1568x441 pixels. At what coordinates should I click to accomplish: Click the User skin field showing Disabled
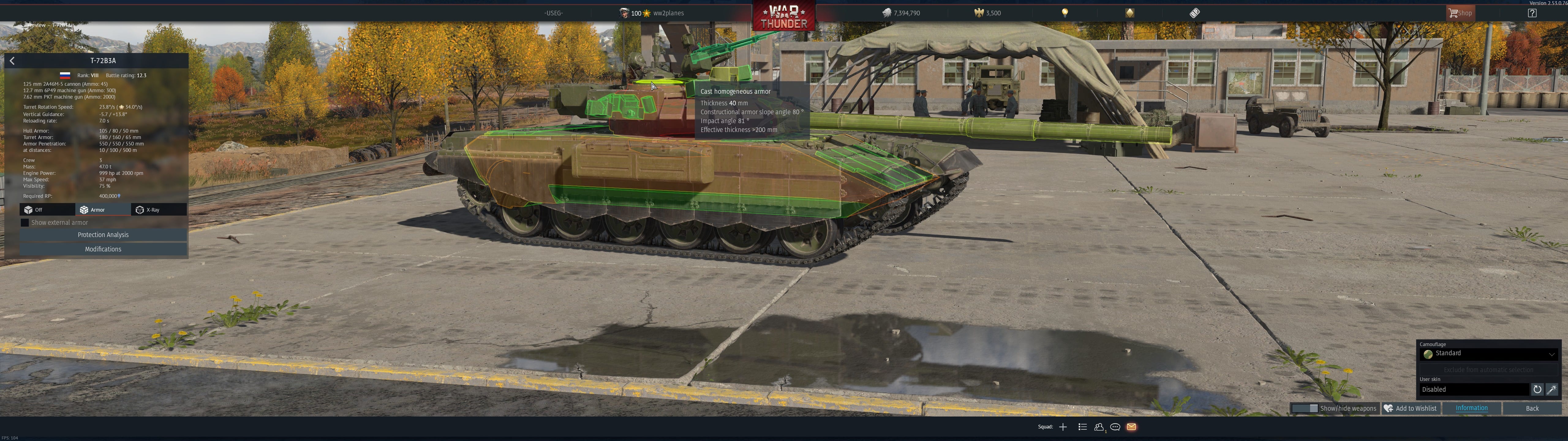coord(1474,390)
